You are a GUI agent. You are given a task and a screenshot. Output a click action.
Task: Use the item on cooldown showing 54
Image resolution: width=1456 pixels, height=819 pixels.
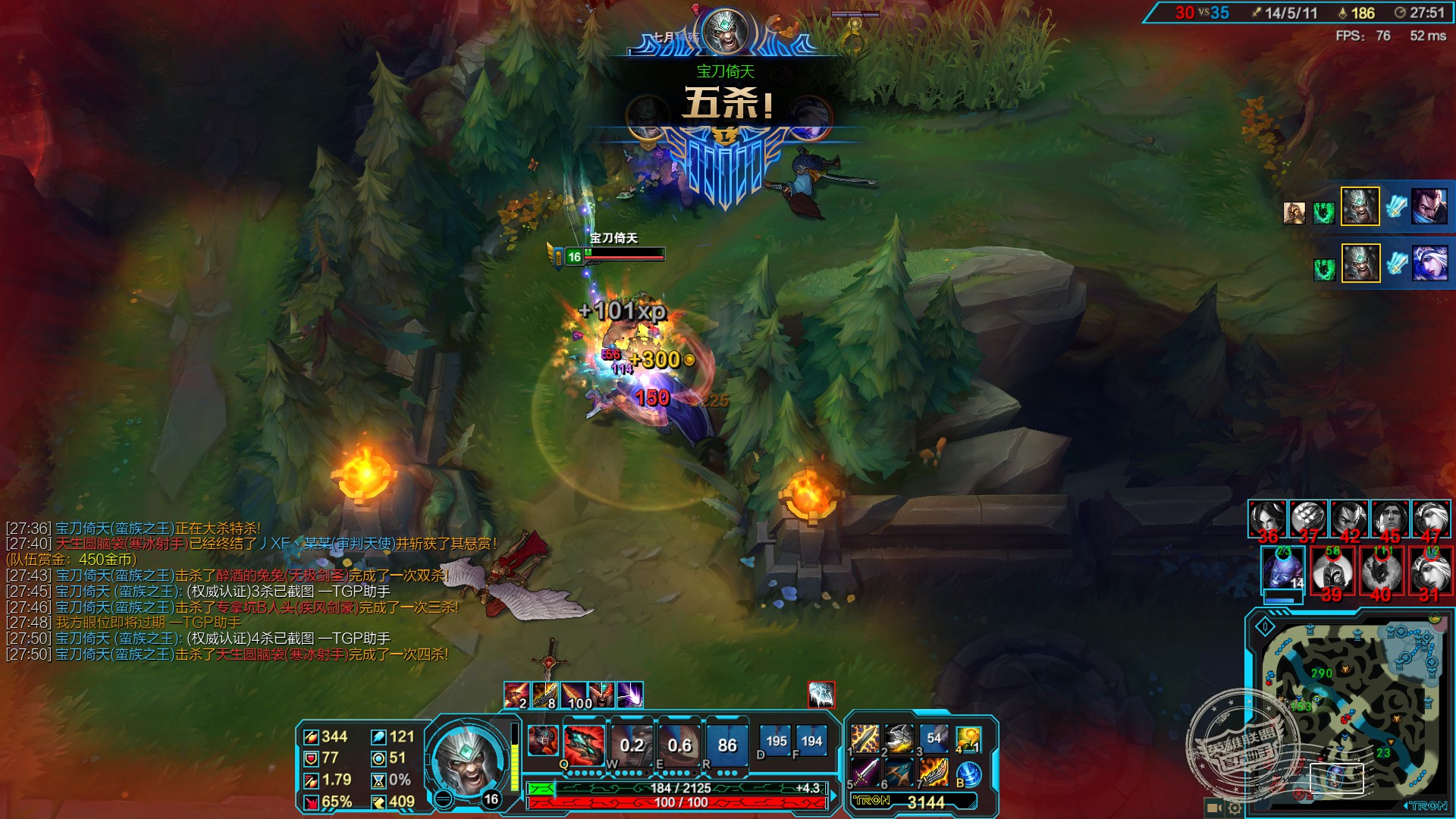[934, 738]
